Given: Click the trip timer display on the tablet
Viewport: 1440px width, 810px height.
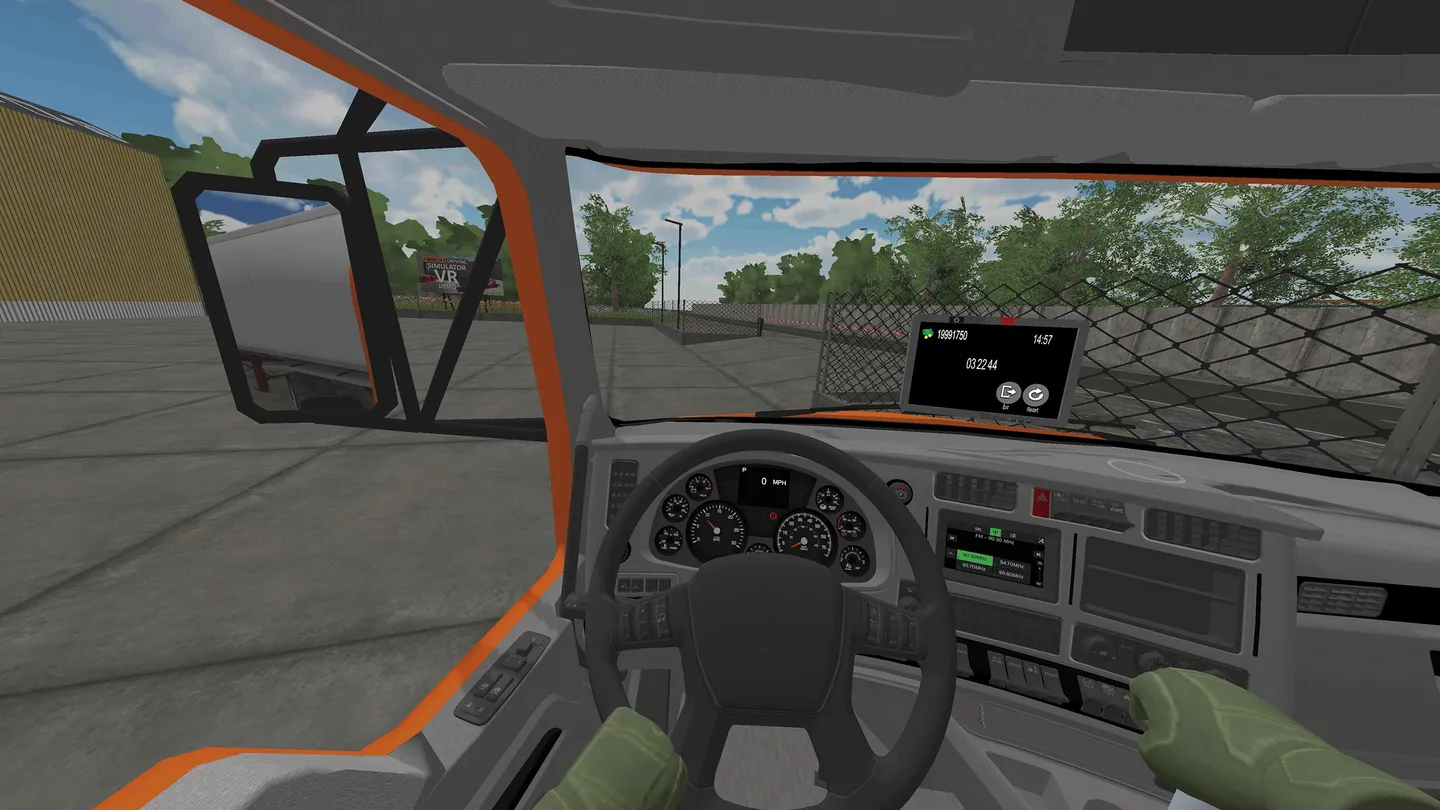Looking at the screenshot, I should coord(982,364).
